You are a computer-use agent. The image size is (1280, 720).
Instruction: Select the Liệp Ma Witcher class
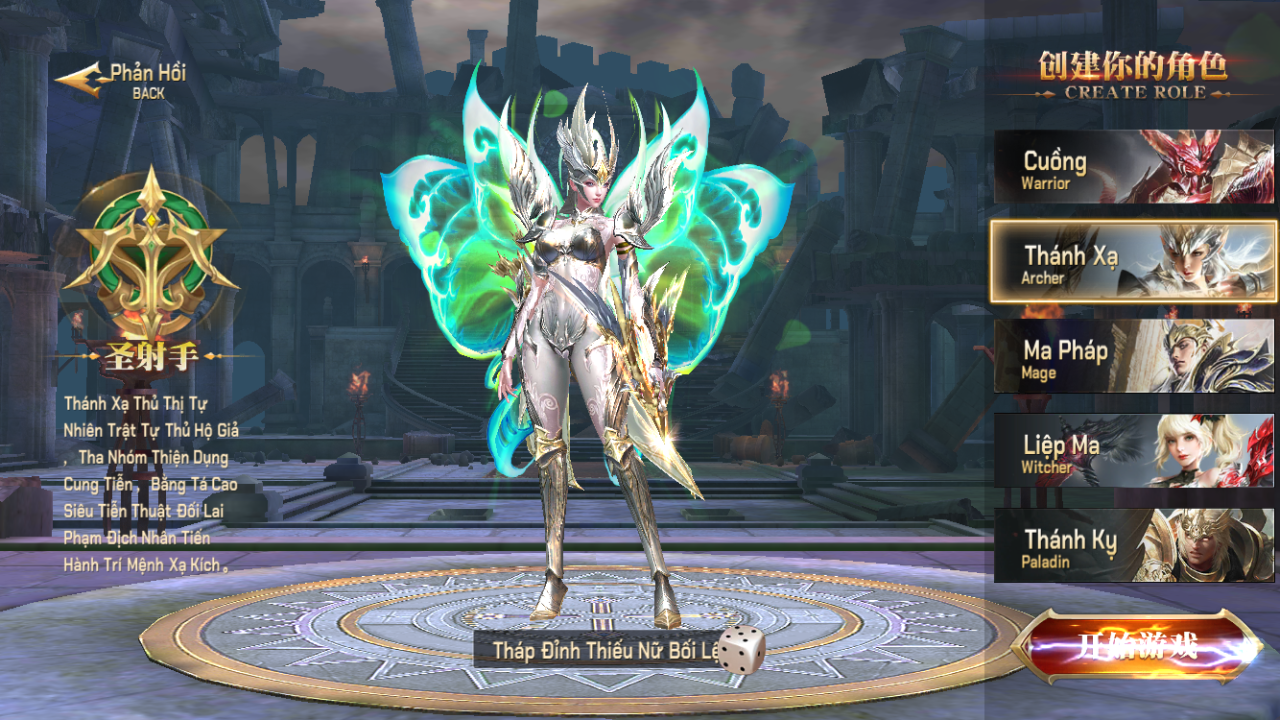(1133, 451)
